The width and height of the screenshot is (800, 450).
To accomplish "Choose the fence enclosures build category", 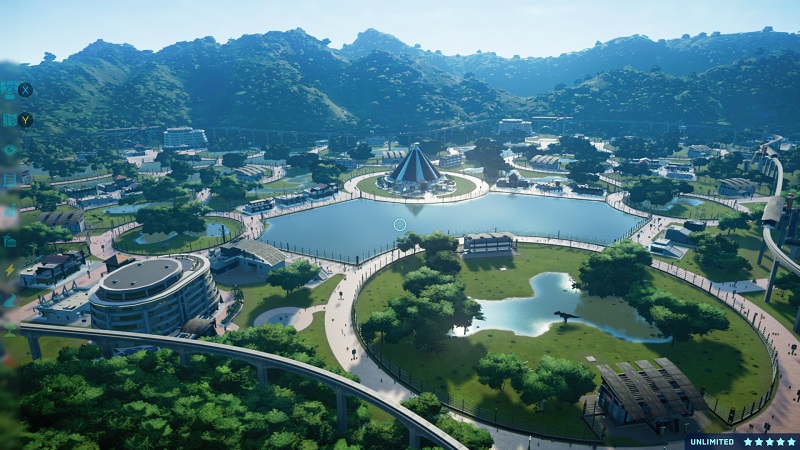I will [x=10, y=180].
